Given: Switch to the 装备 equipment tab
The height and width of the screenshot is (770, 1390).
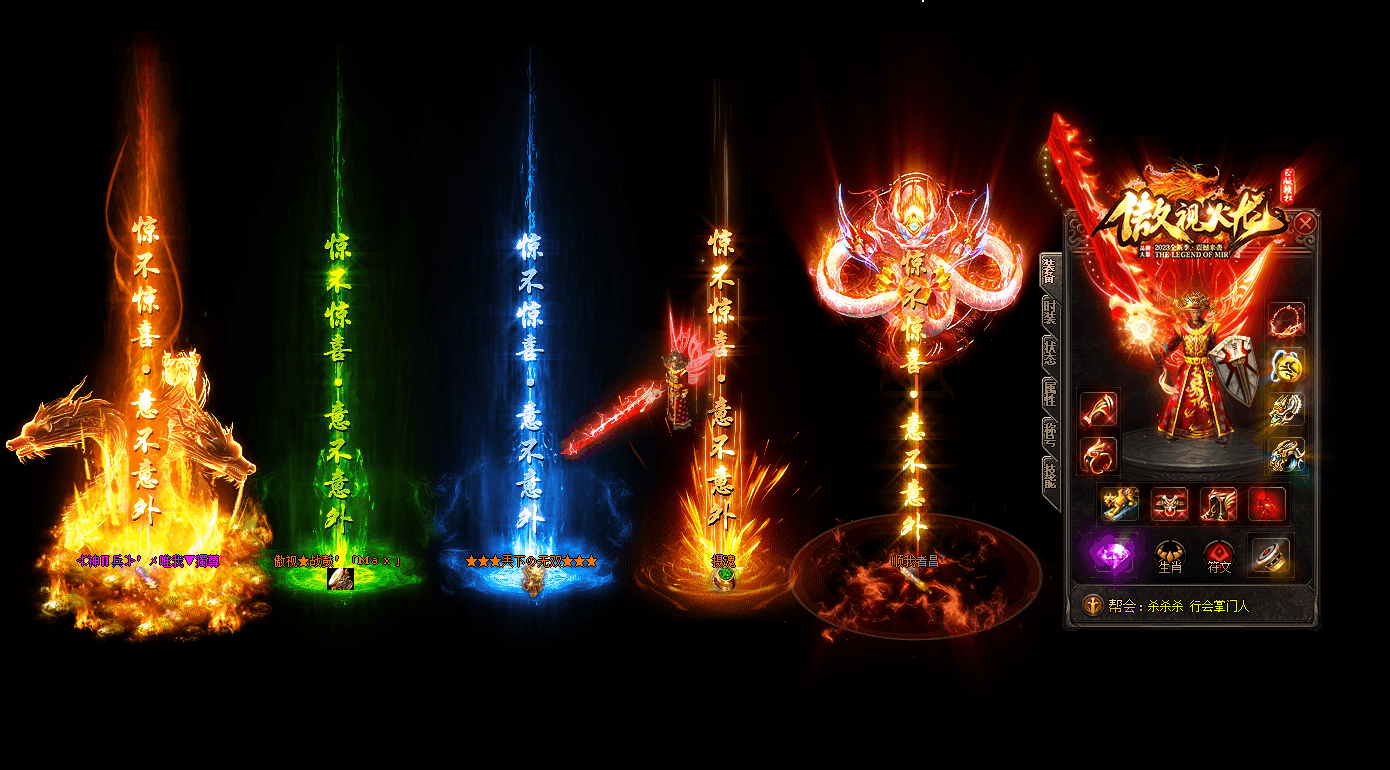Looking at the screenshot, I should point(1050,272).
